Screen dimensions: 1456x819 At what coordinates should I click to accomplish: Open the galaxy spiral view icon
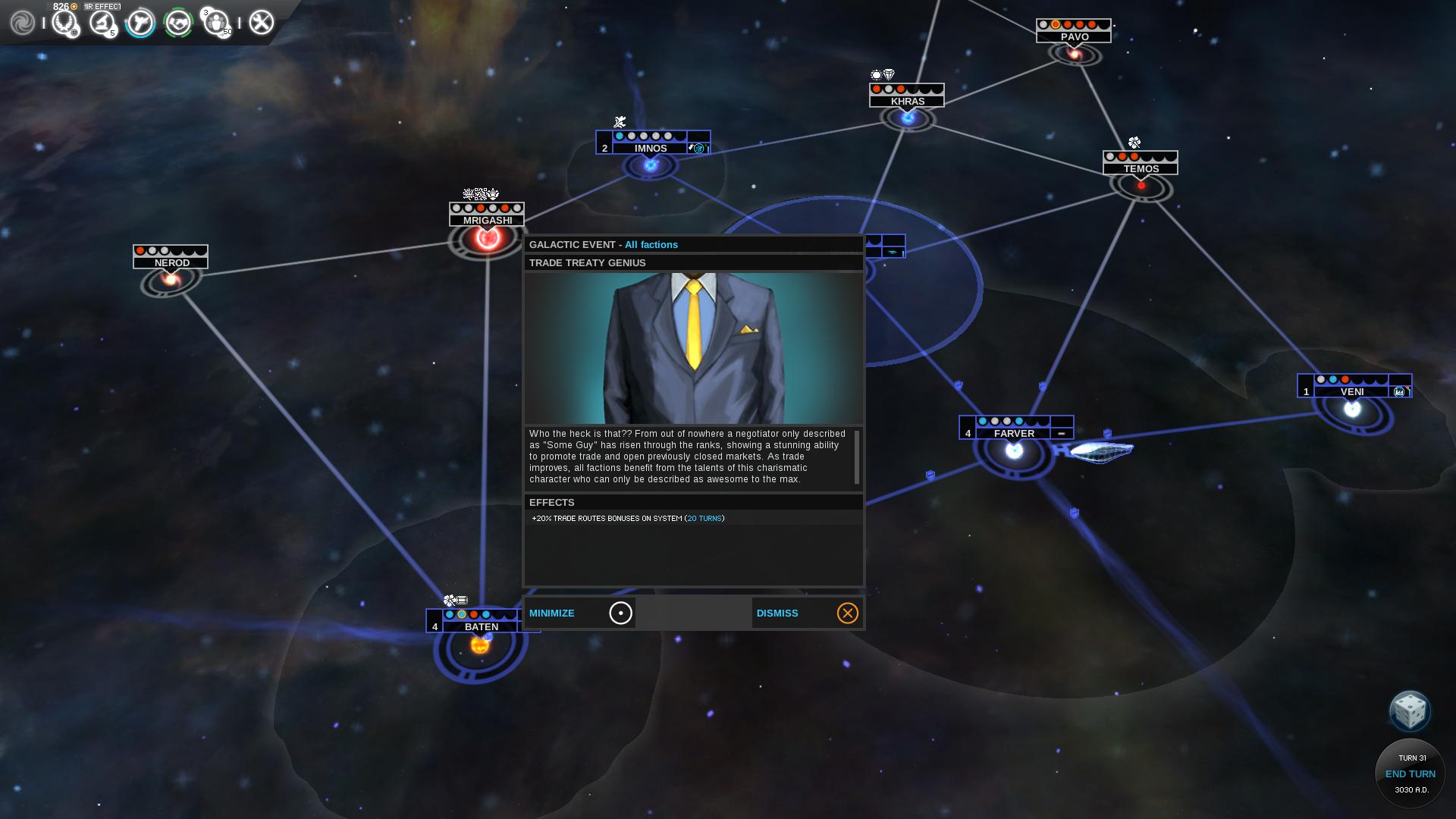pyautogui.click(x=23, y=23)
